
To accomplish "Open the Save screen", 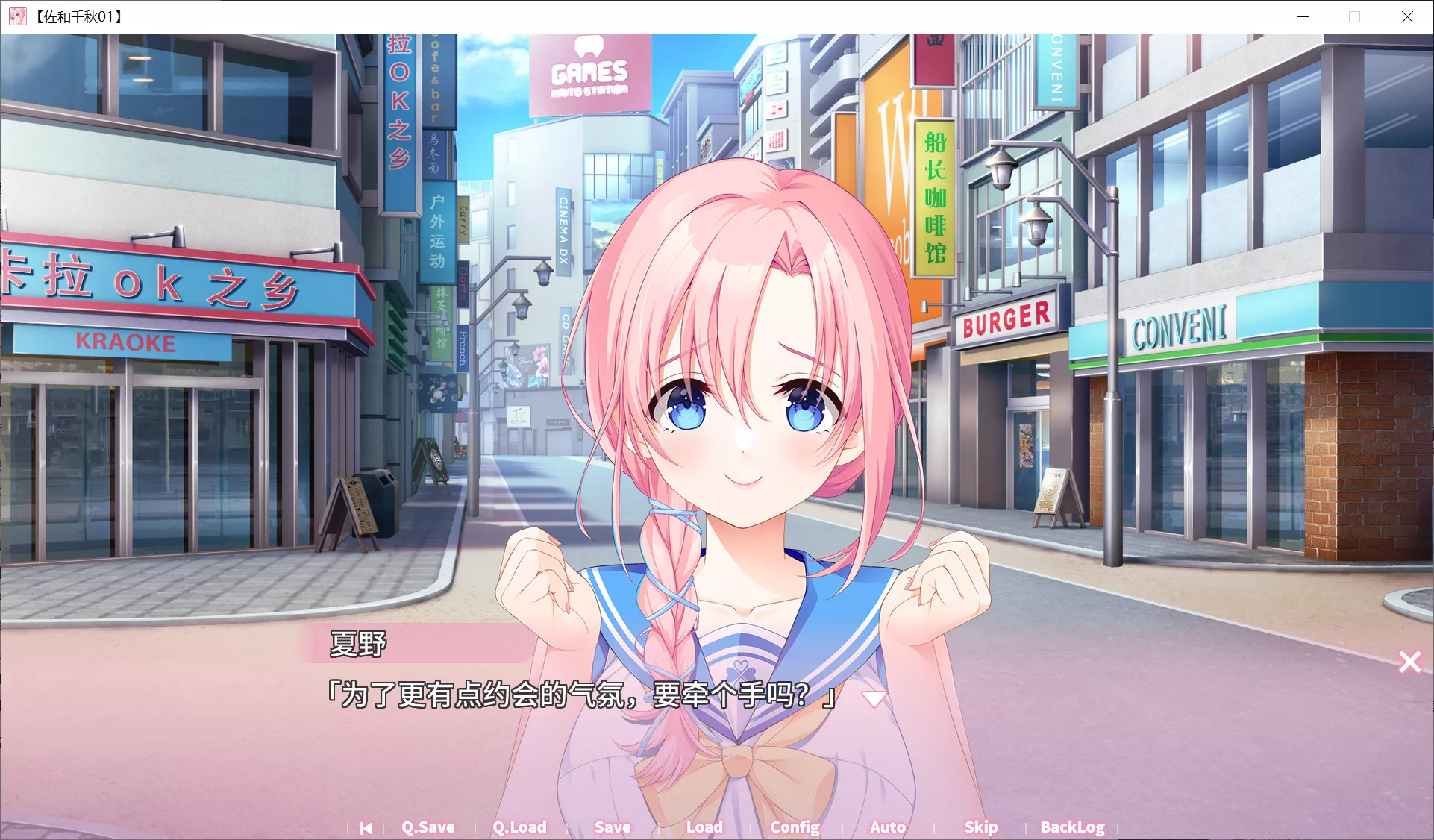I will pyautogui.click(x=612, y=827).
